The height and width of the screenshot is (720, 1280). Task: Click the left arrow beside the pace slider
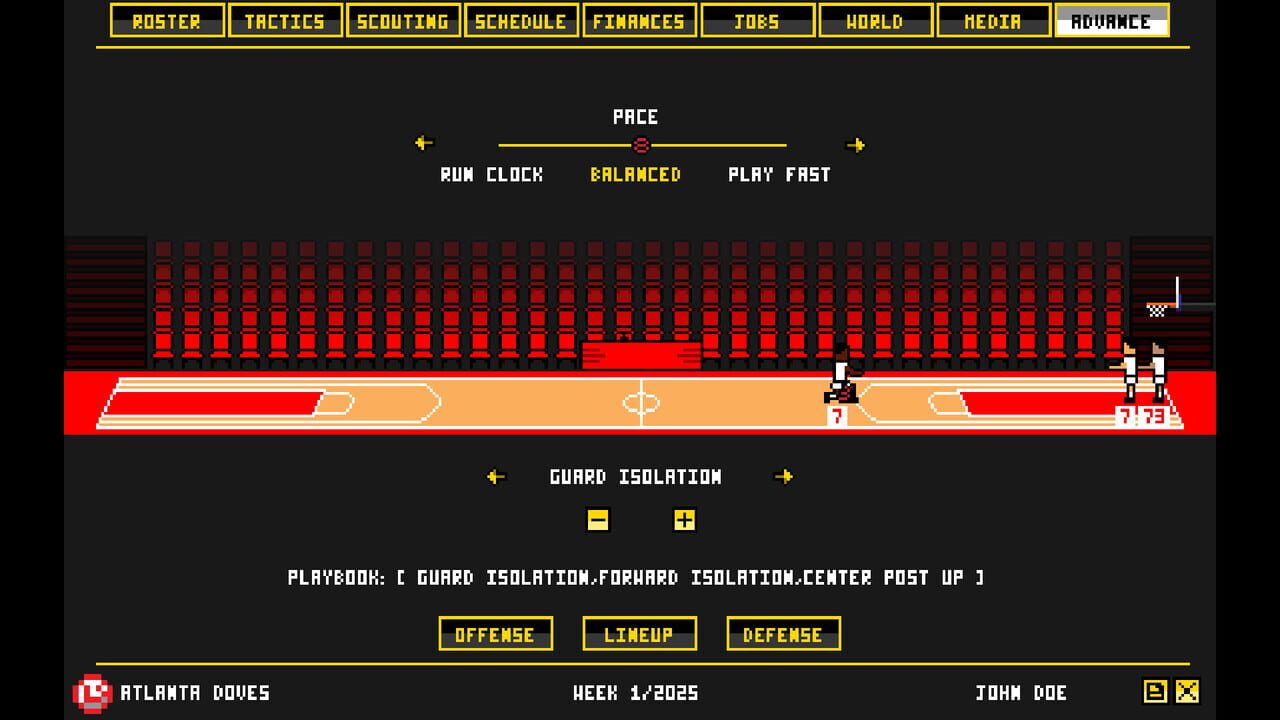pyautogui.click(x=422, y=145)
